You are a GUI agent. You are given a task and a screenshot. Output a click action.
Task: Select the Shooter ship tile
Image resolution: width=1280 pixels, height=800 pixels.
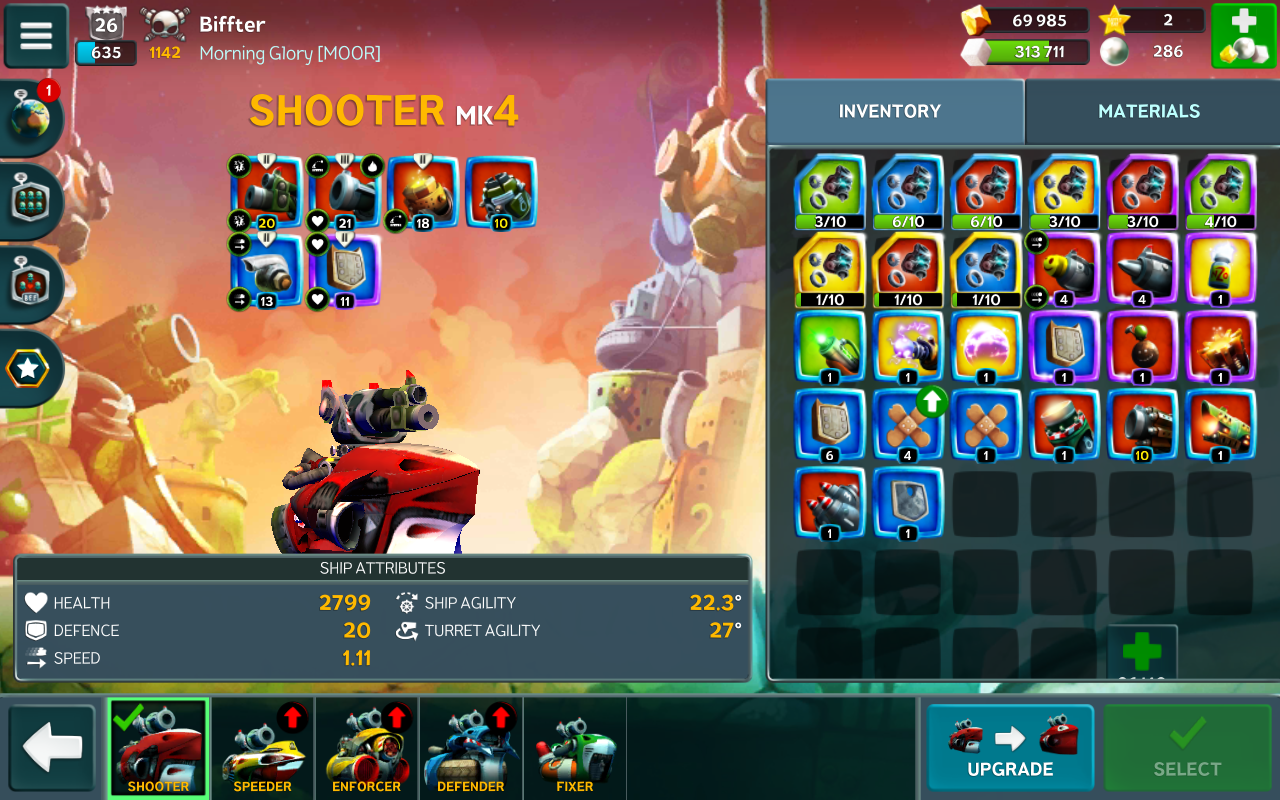(x=158, y=748)
